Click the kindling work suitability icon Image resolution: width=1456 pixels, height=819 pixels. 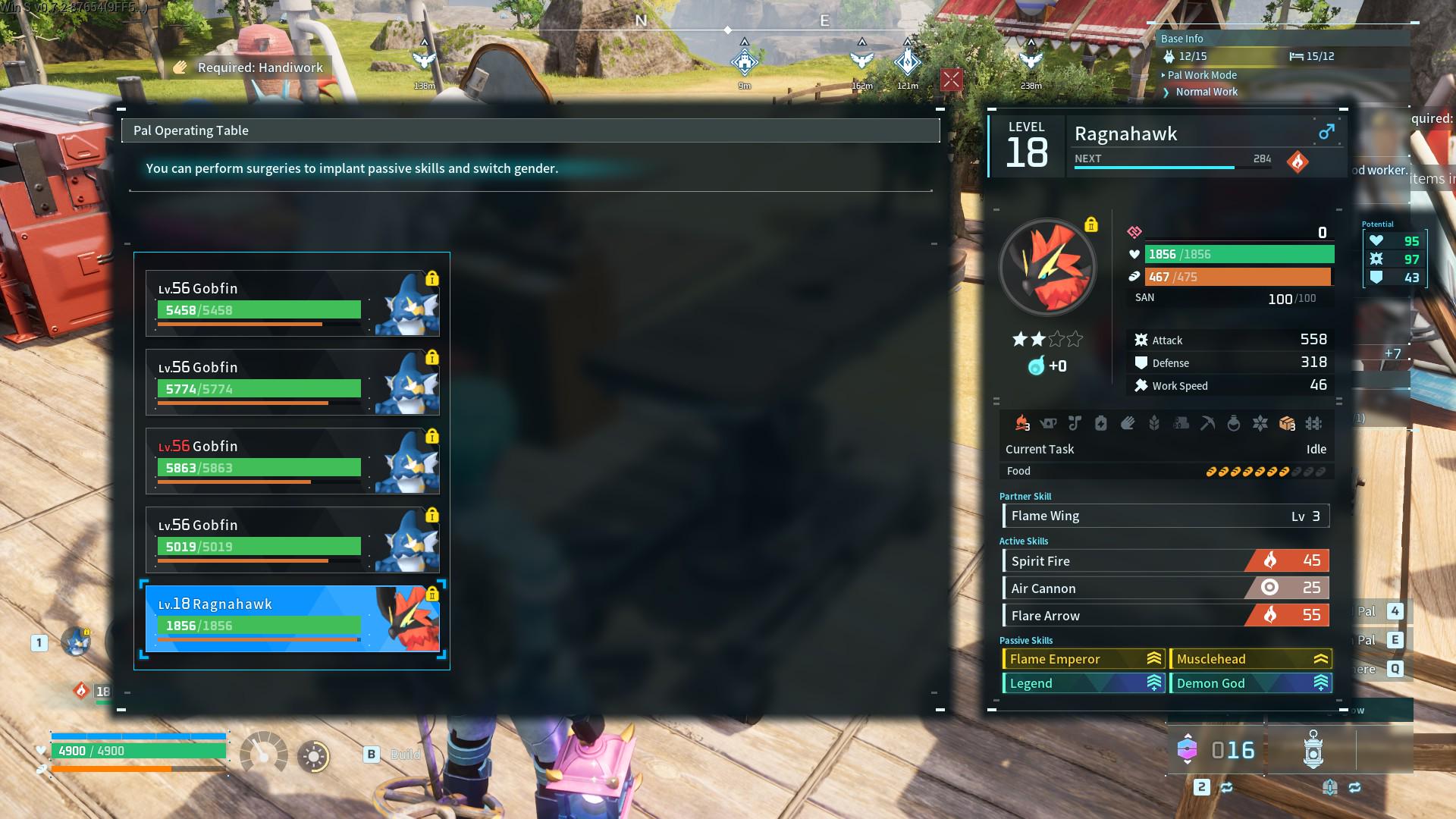coord(1021,423)
